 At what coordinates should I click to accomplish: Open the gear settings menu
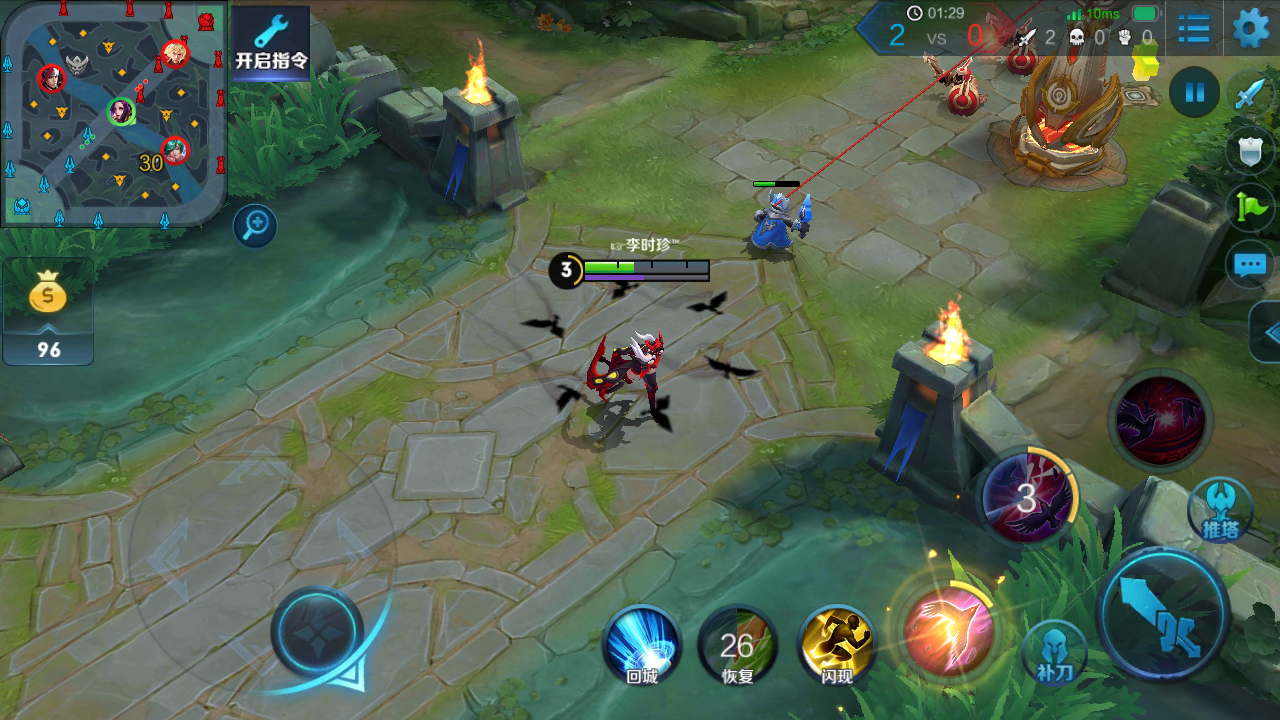(x=1251, y=28)
